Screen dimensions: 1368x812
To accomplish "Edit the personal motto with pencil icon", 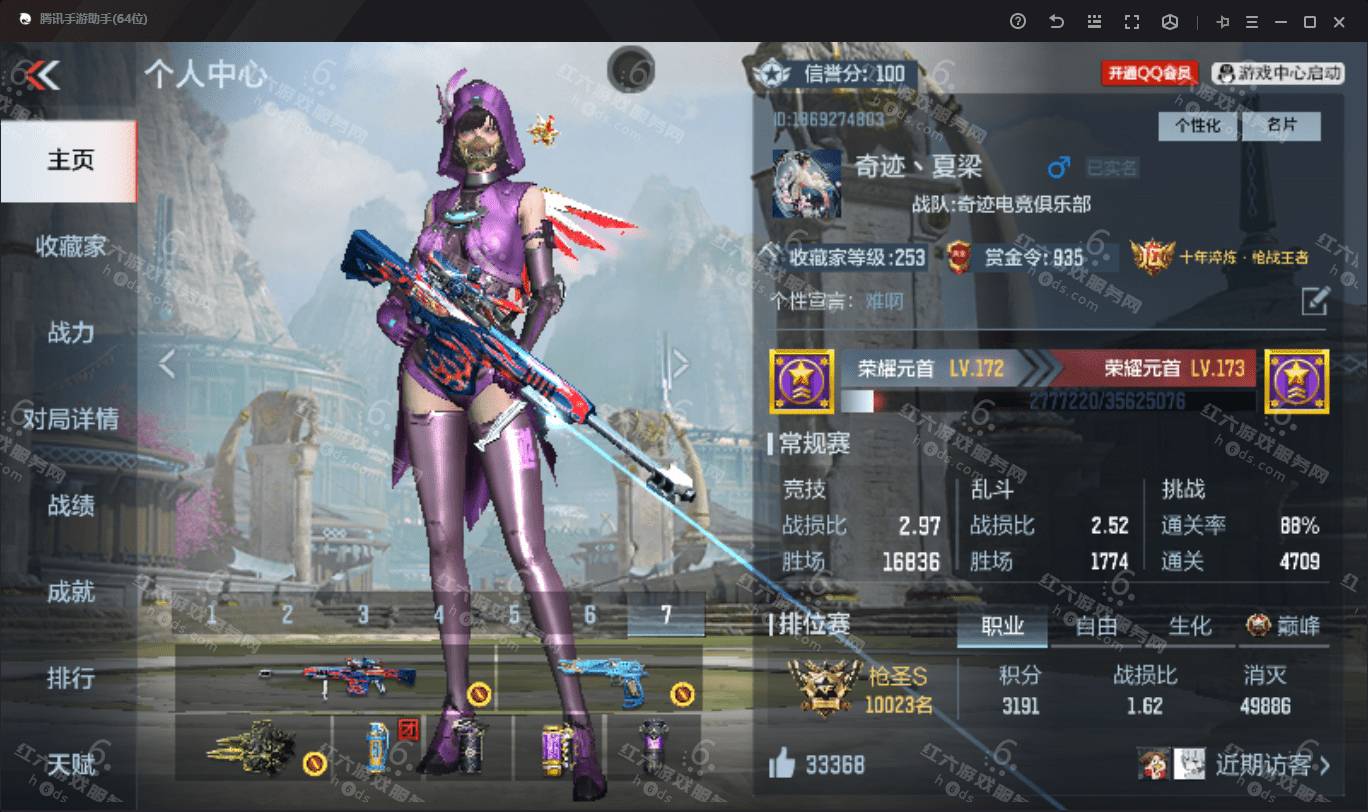I will click(x=1315, y=301).
